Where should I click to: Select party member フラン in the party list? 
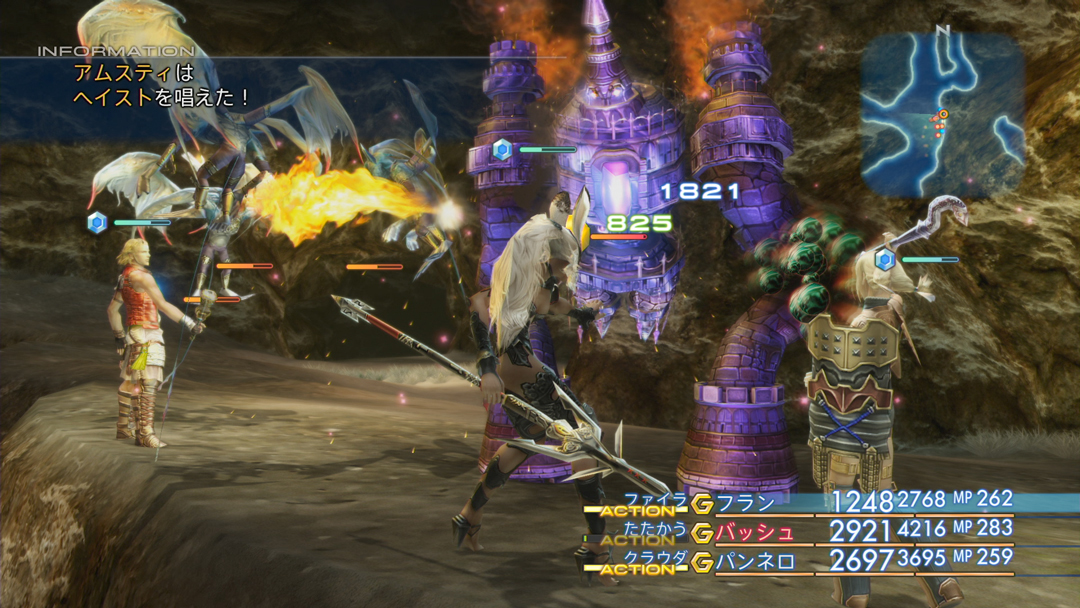pos(746,502)
